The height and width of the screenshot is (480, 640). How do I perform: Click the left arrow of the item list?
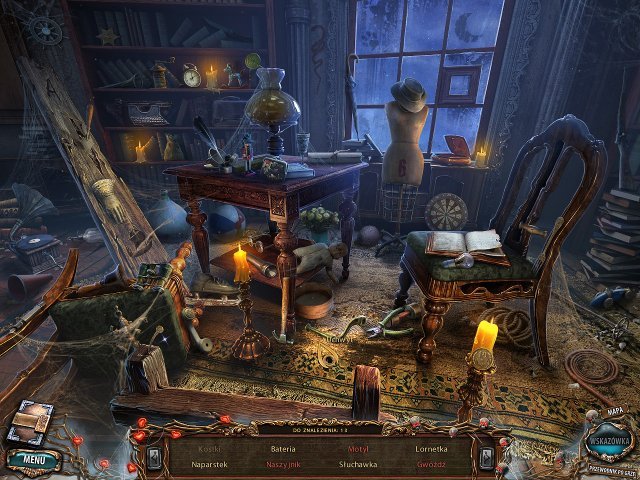154,458
